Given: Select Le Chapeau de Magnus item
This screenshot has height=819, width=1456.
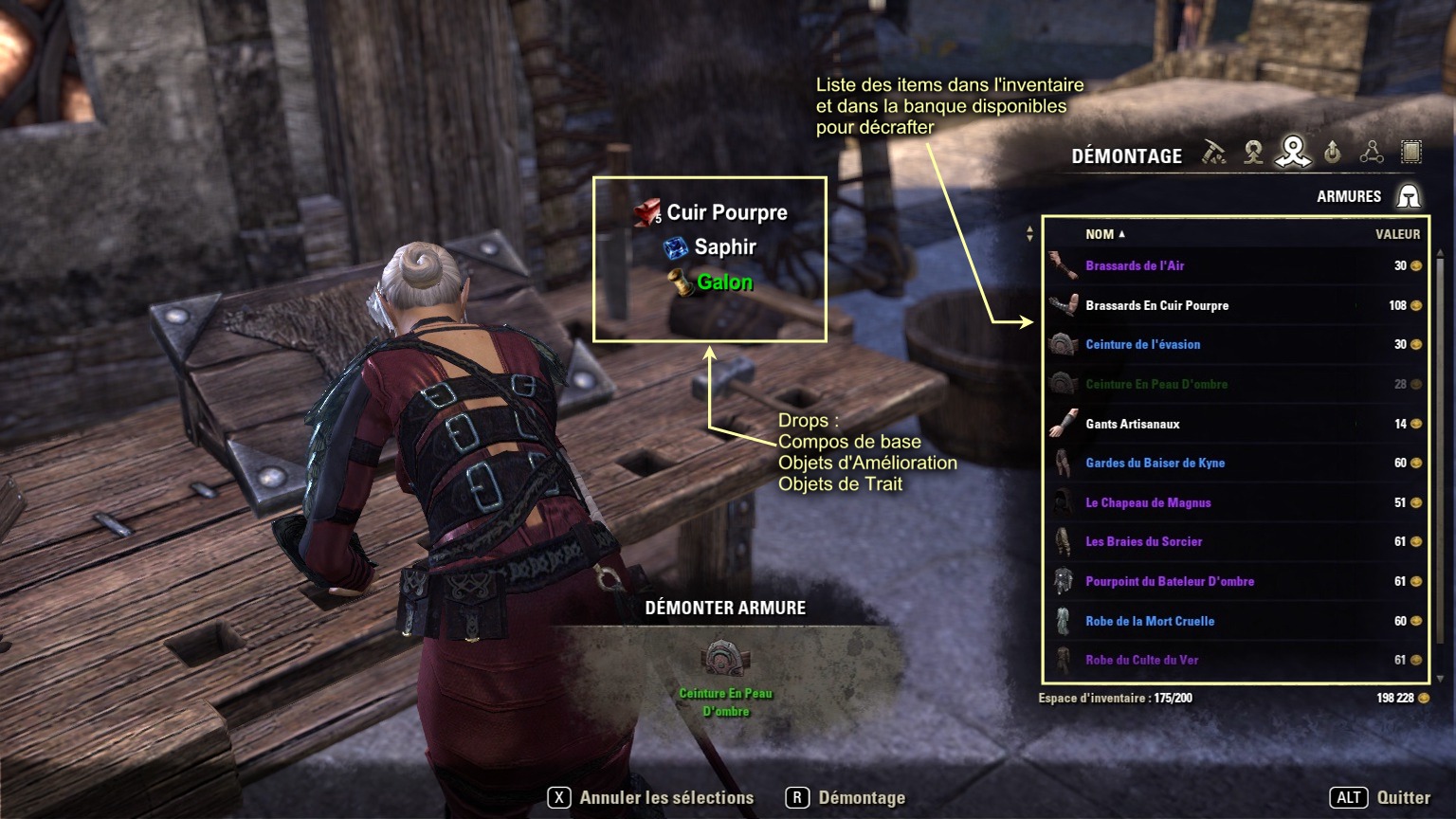Looking at the screenshot, I should pos(1148,503).
